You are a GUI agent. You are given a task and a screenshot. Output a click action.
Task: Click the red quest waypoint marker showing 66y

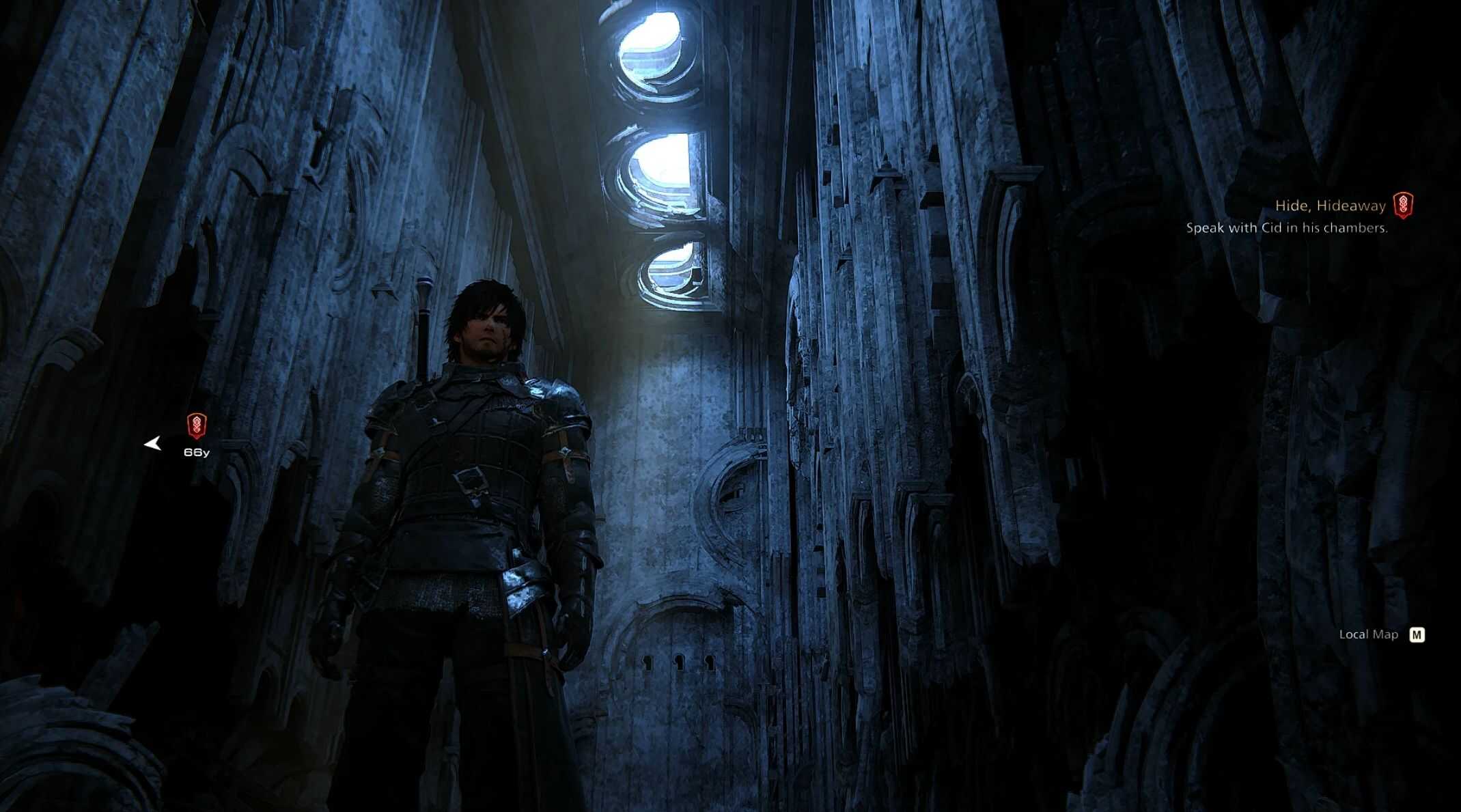pos(197,426)
